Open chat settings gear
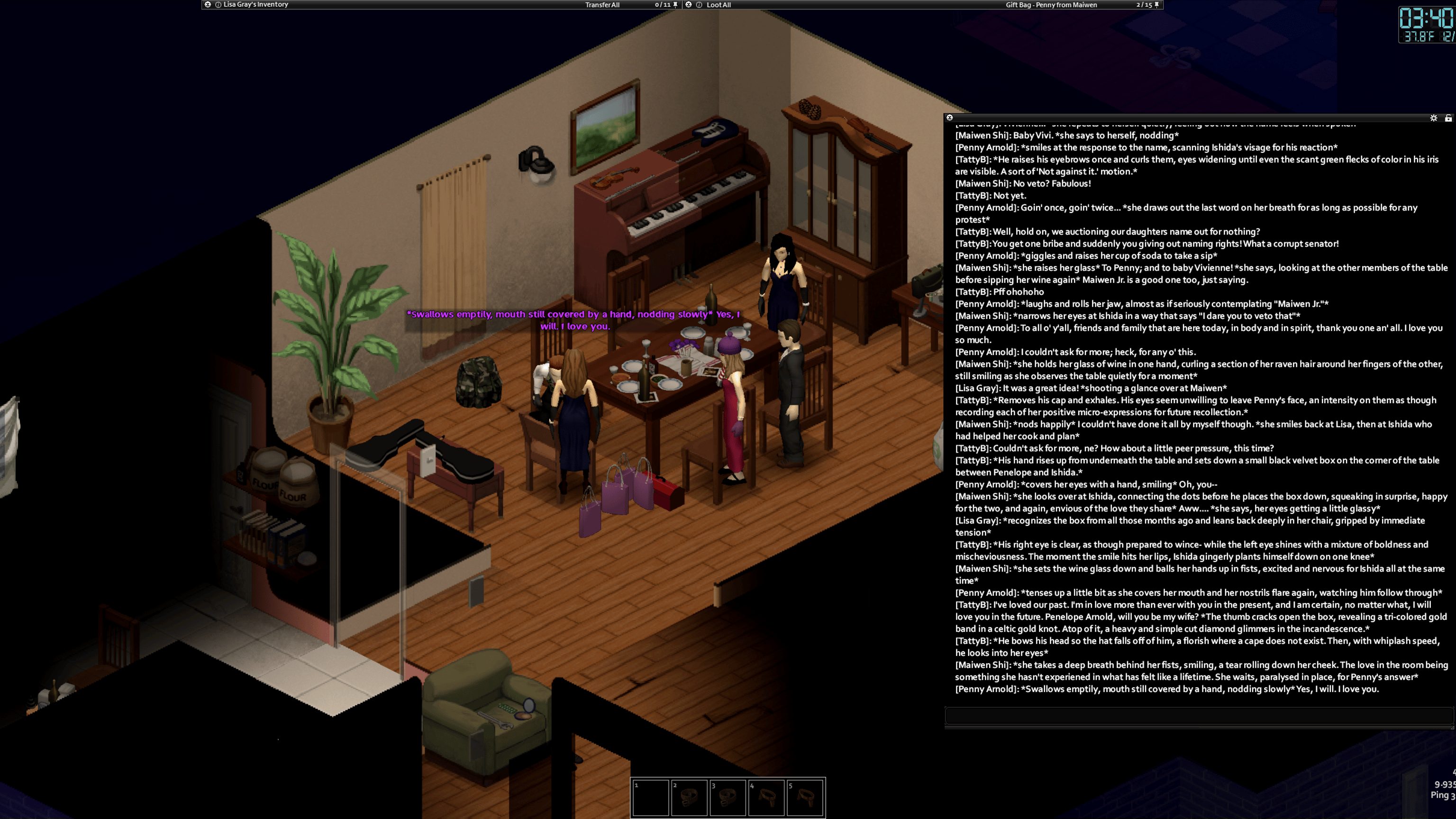This screenshot has height=819, width=1456. (x=1433, y=118)
